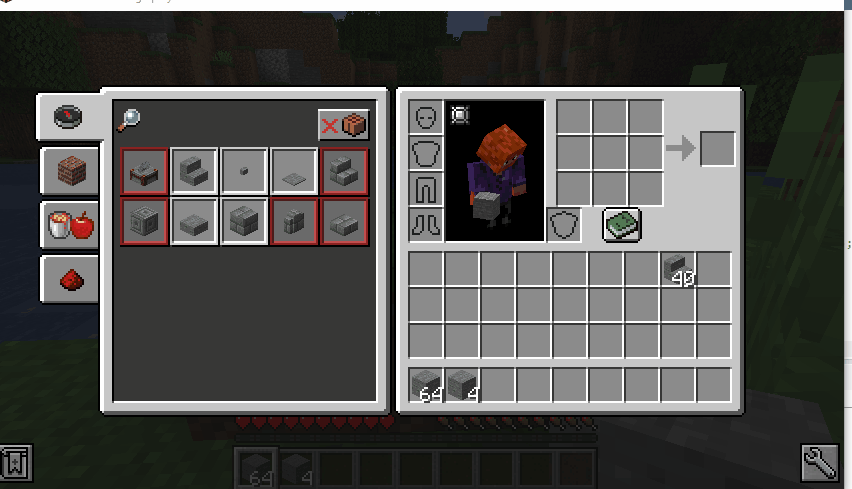
Task: Craft the stone pressure plate recipe
Action: (x=294, y=171)
